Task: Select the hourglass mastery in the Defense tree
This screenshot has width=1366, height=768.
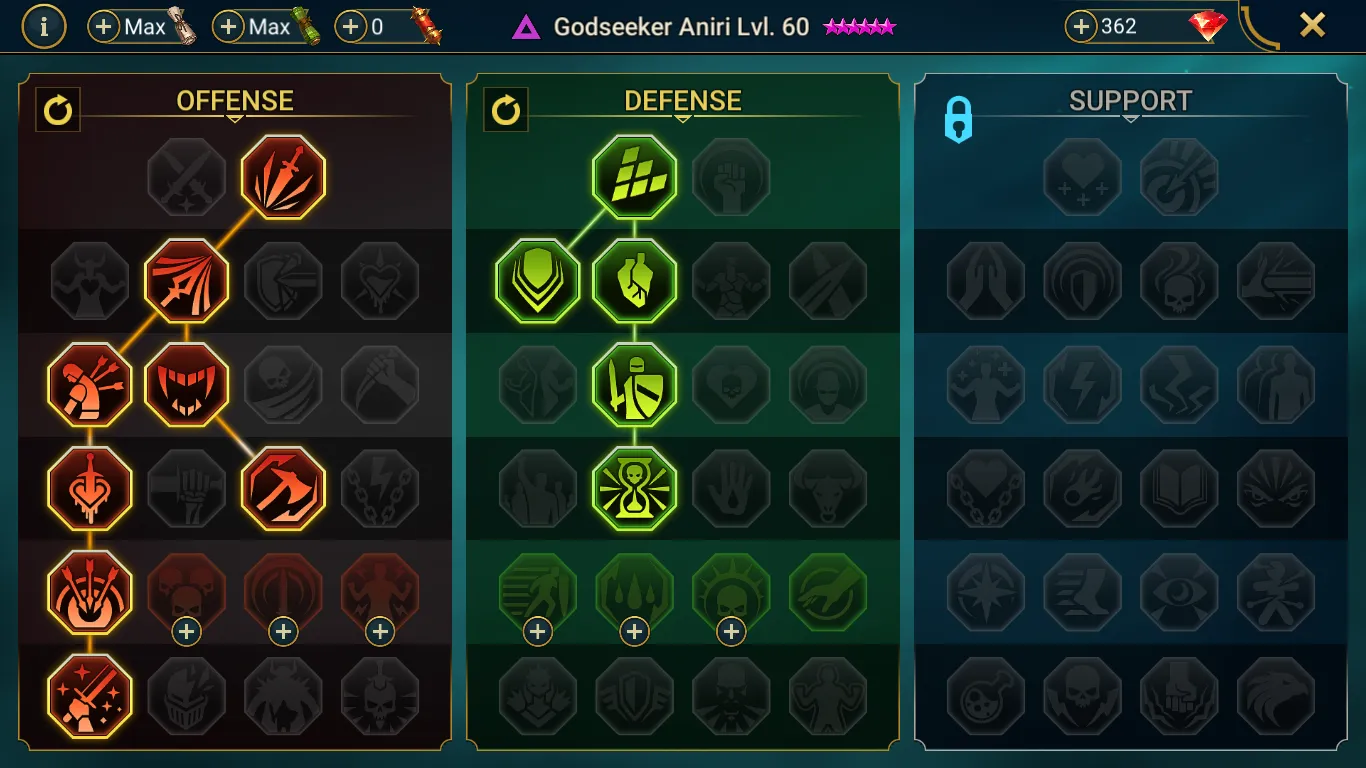Action: 634,488
